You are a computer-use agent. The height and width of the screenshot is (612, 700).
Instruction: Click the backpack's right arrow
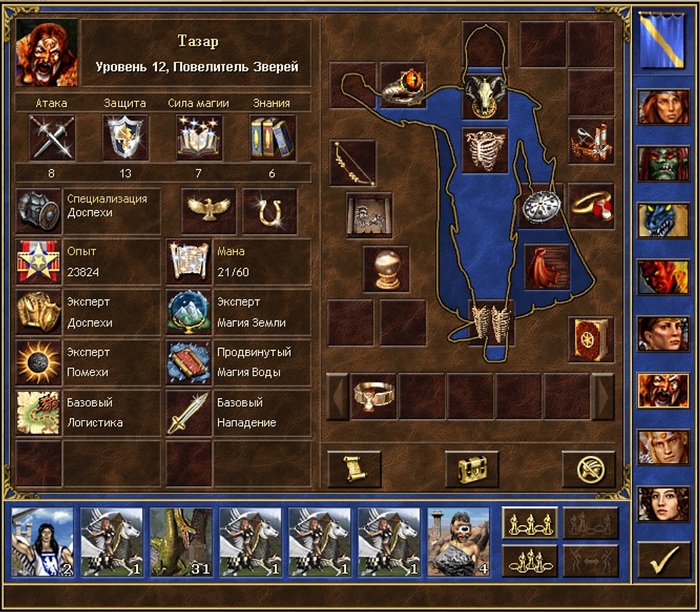[602, 396]
